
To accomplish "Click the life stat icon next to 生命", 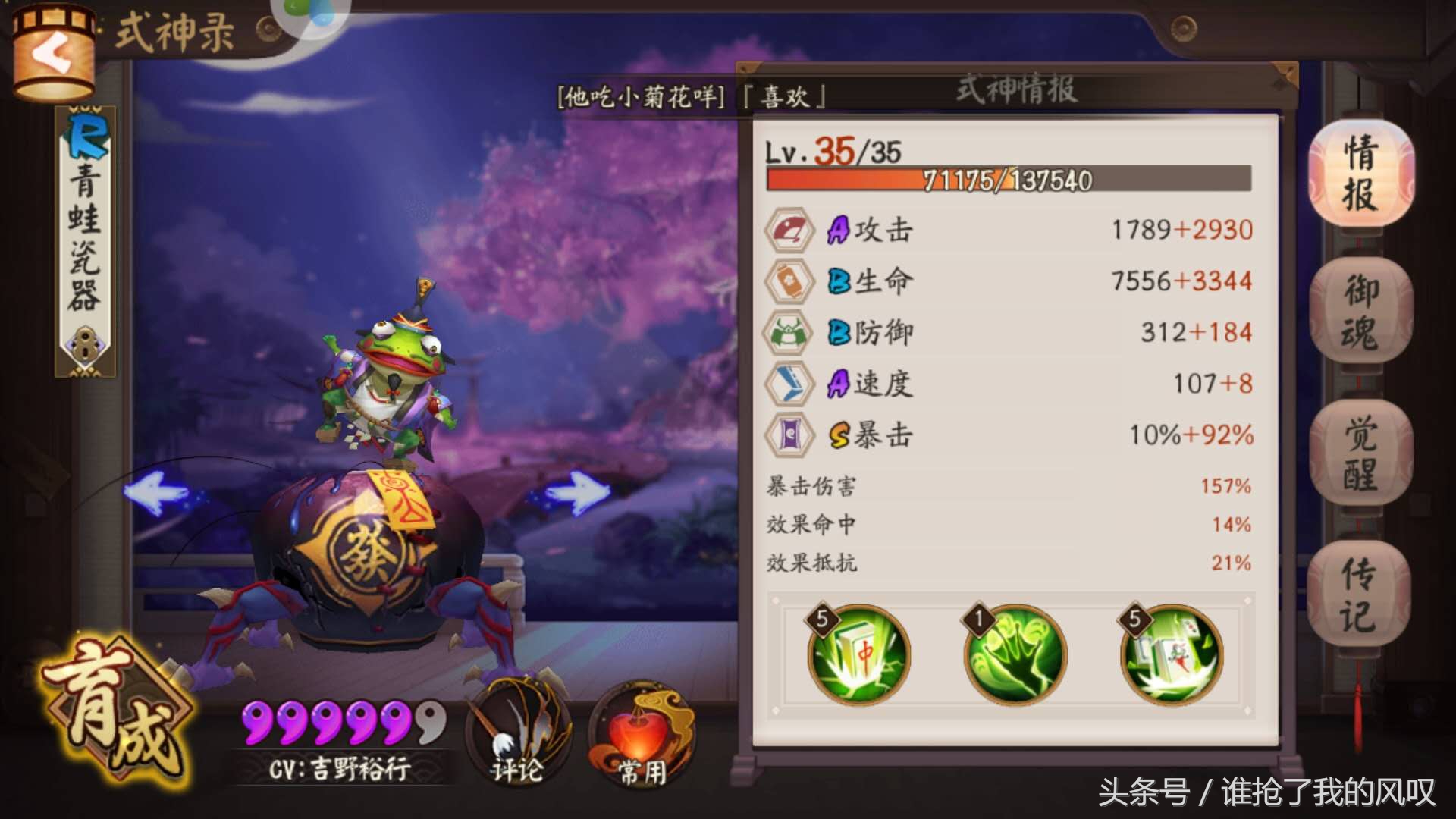I will click(789, 281).
